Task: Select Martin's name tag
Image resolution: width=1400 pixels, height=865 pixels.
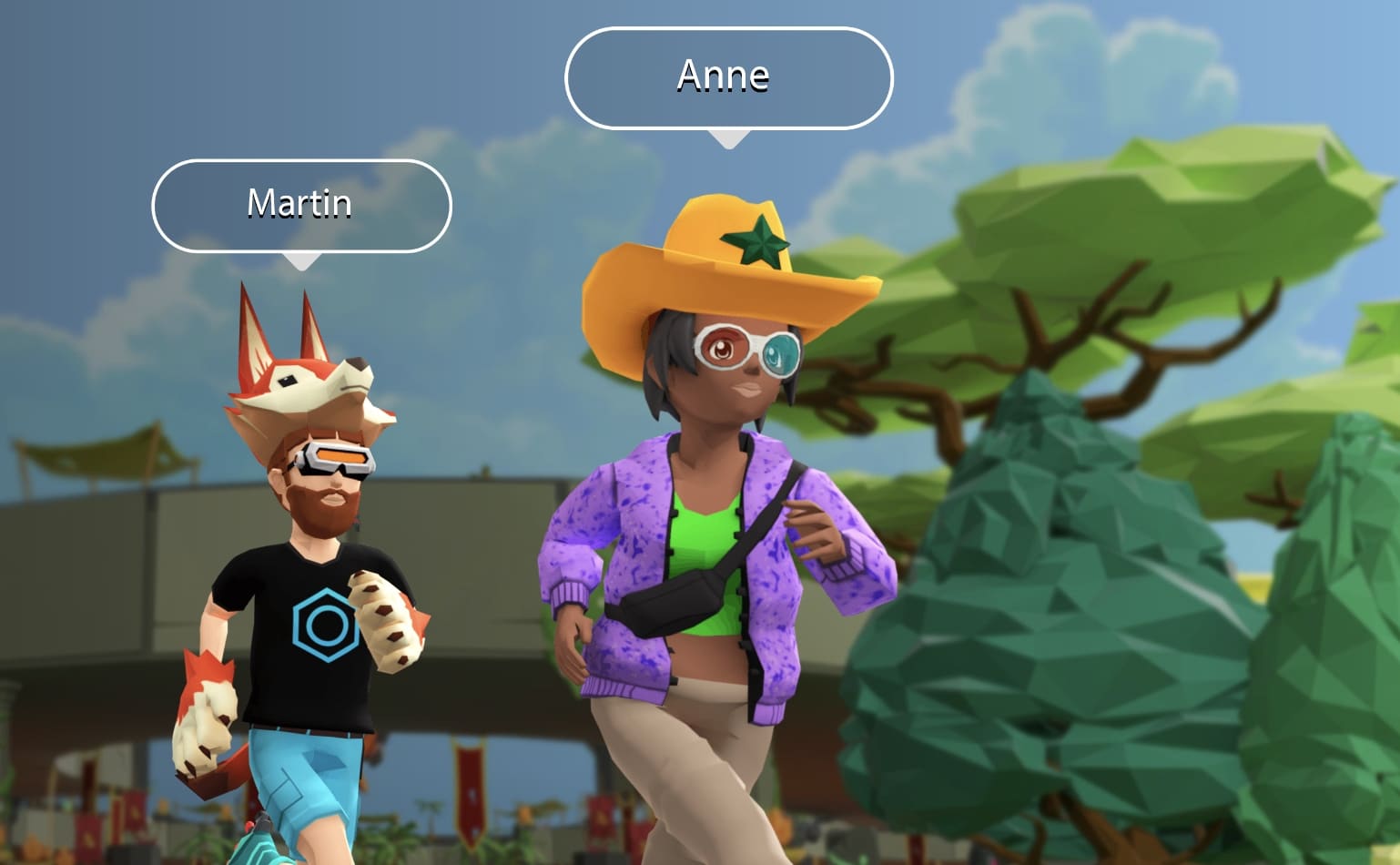Action: 300,205
